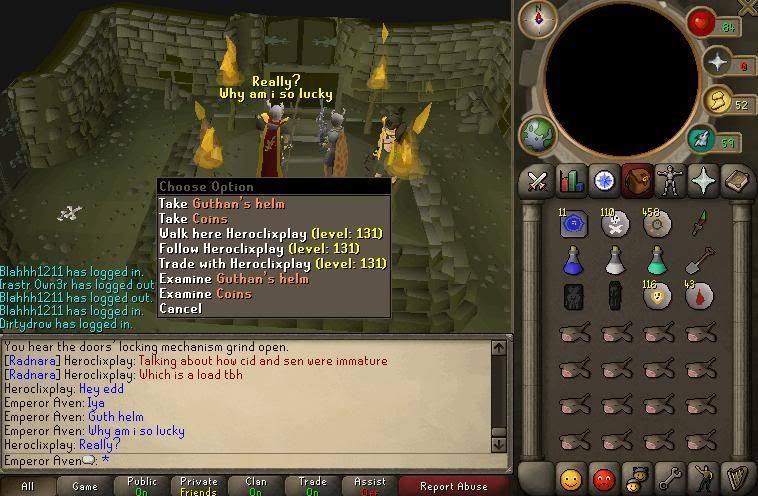Screen dimensions: 758x496
Task: Switch chat filter to Game
Action: (x=85, y=486)
